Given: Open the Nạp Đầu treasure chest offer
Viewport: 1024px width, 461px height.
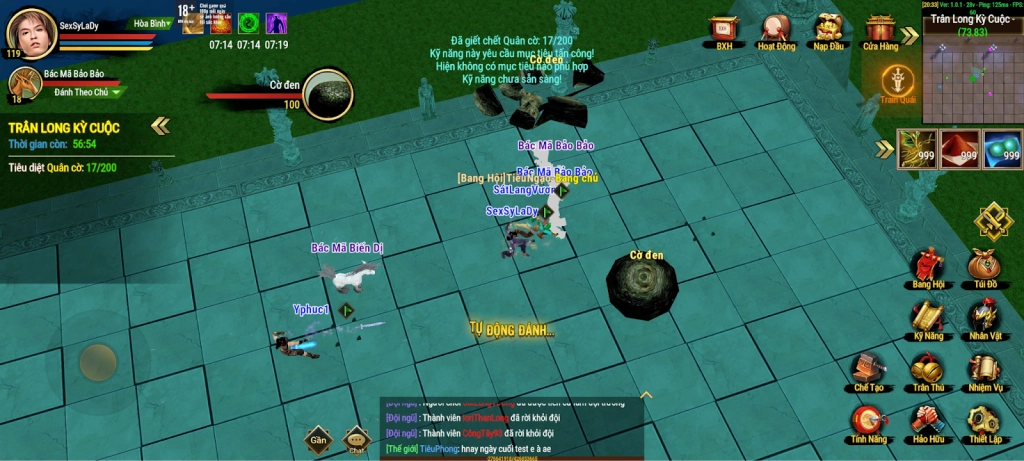Looking at the screenshot, I should (x=828, y=28).
